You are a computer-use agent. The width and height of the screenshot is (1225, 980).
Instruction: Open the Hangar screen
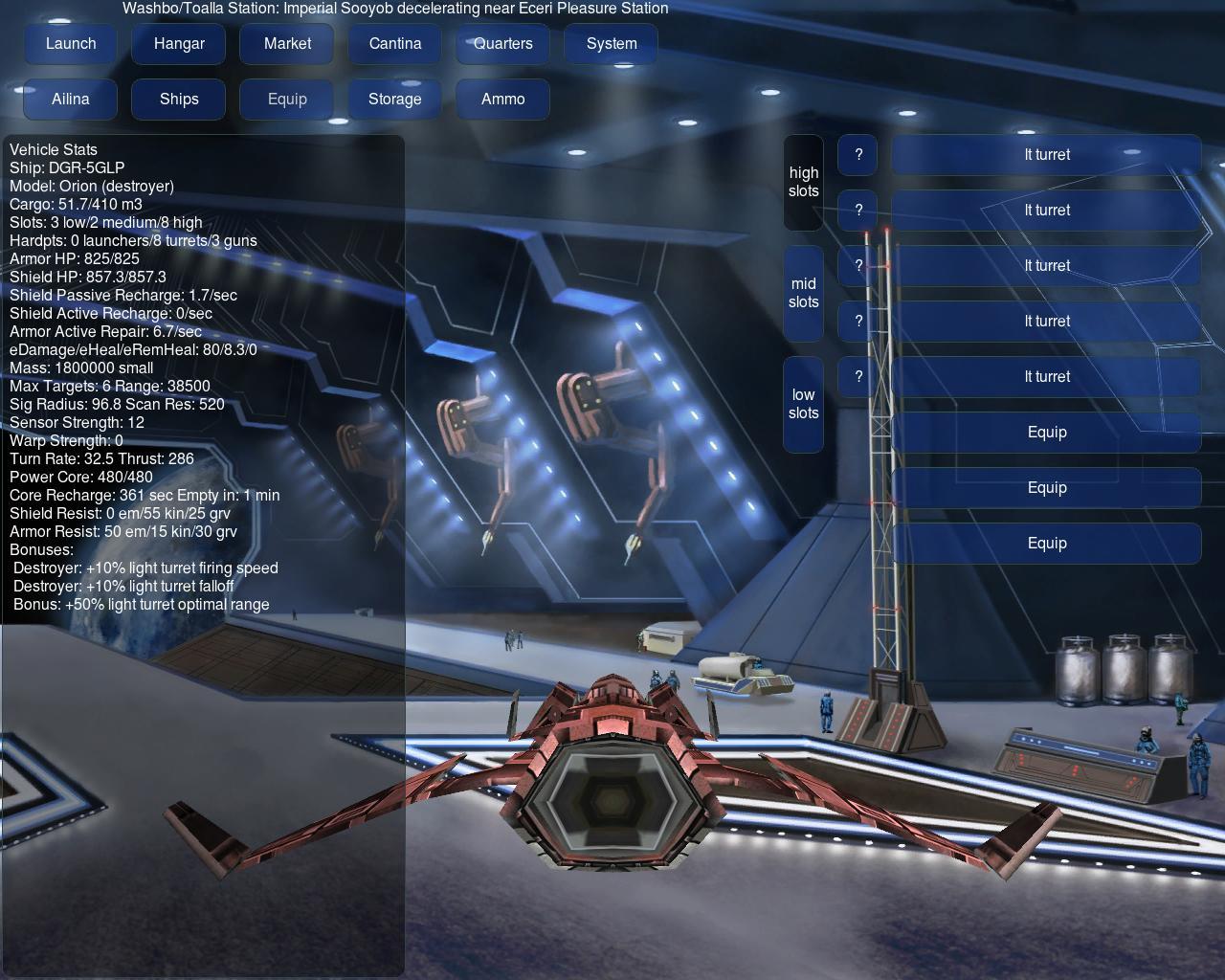[x=179, y=44]
